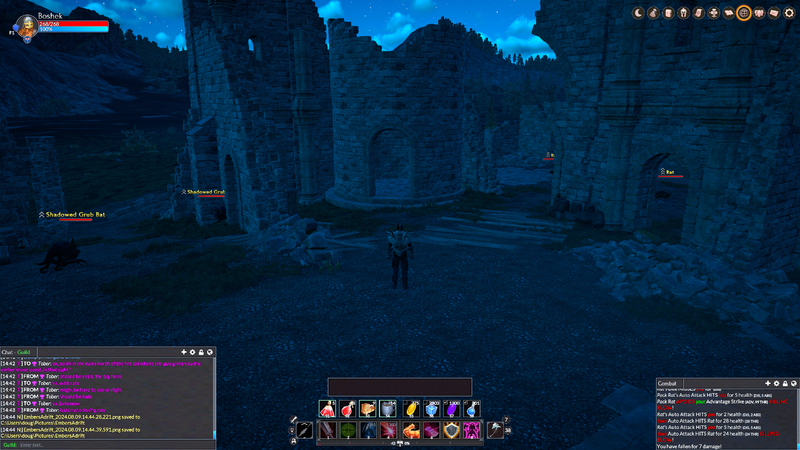800x450 pixels.
Task: Activate the golden shield ability
Action: tap(452, 430)
